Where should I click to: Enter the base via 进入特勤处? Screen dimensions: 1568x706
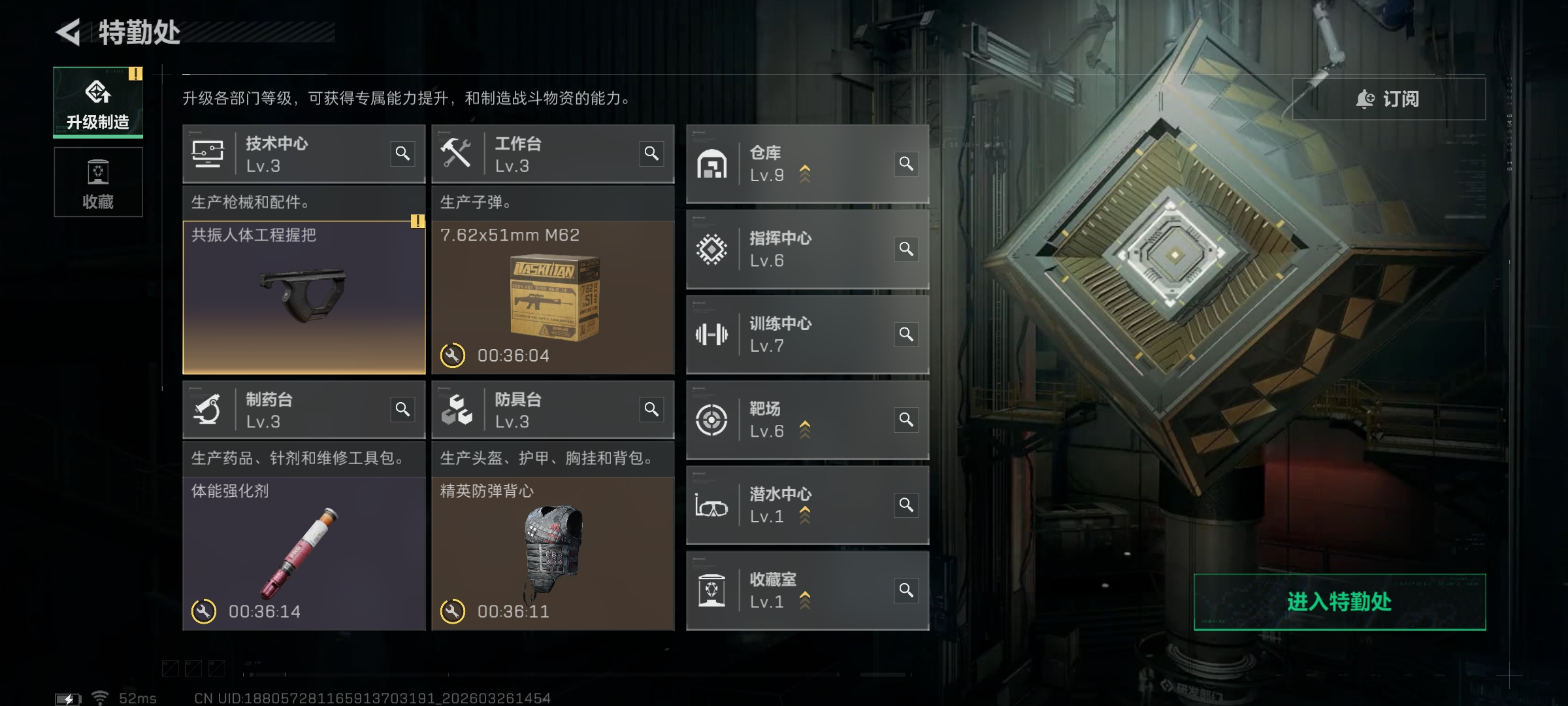point(1339,602)
